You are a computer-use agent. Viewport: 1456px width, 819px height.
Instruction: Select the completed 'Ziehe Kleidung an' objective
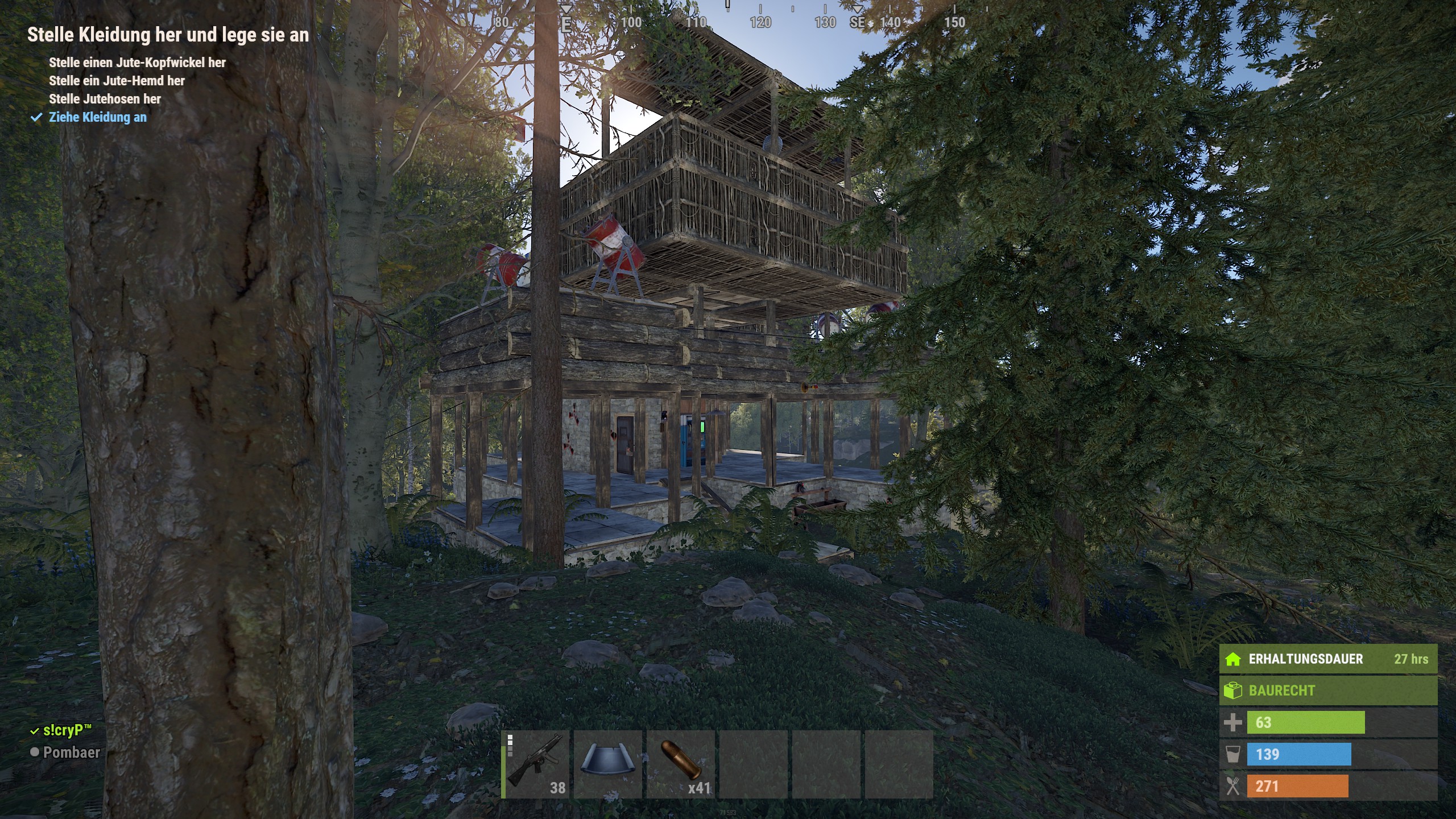tap(97, 117)
